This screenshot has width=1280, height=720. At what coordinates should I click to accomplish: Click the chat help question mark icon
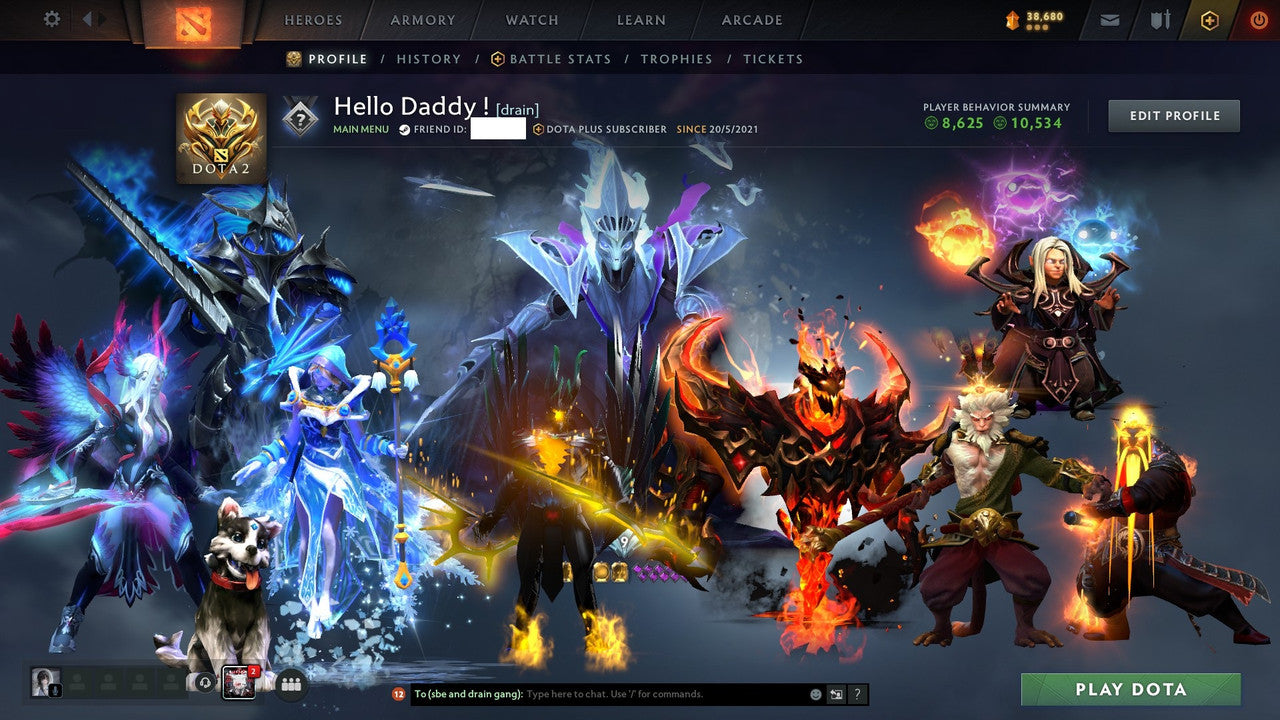(857, 694)
